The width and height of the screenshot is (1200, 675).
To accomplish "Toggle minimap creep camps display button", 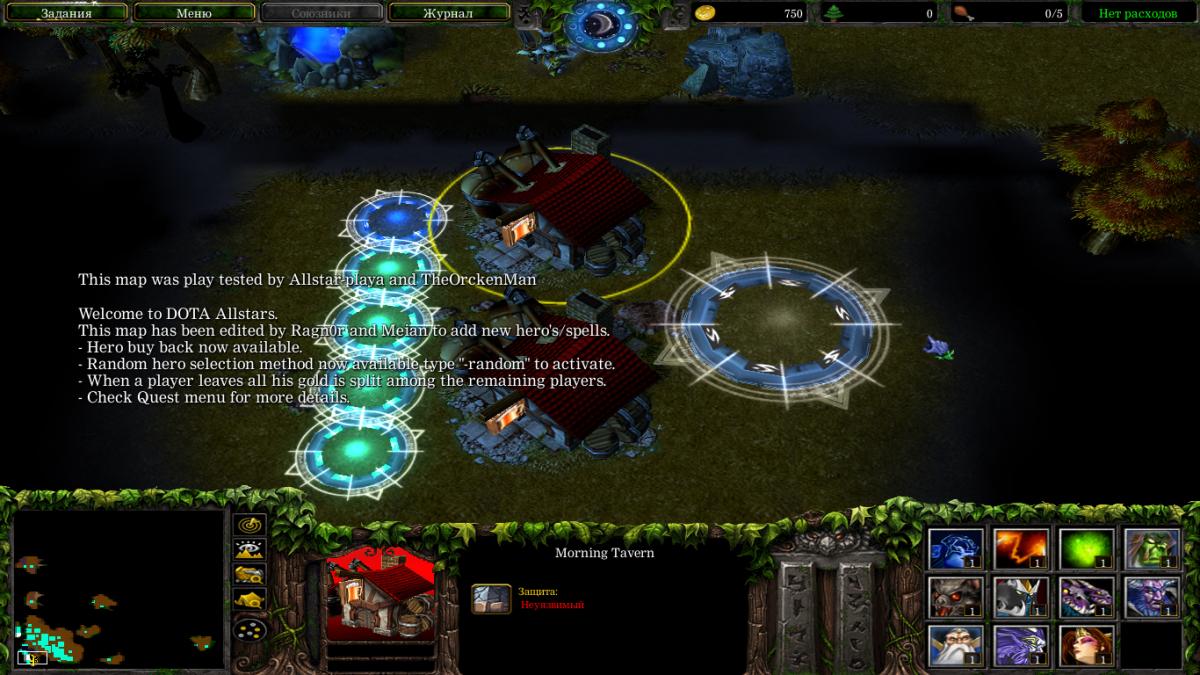I will tap(249, 601).
